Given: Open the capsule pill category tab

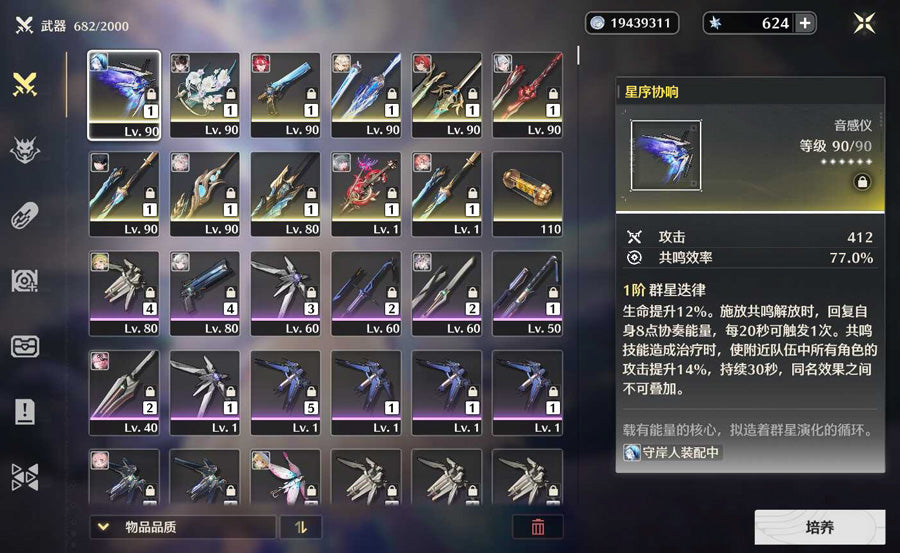Looking at the screenshot, I should (x=25, y=215).
